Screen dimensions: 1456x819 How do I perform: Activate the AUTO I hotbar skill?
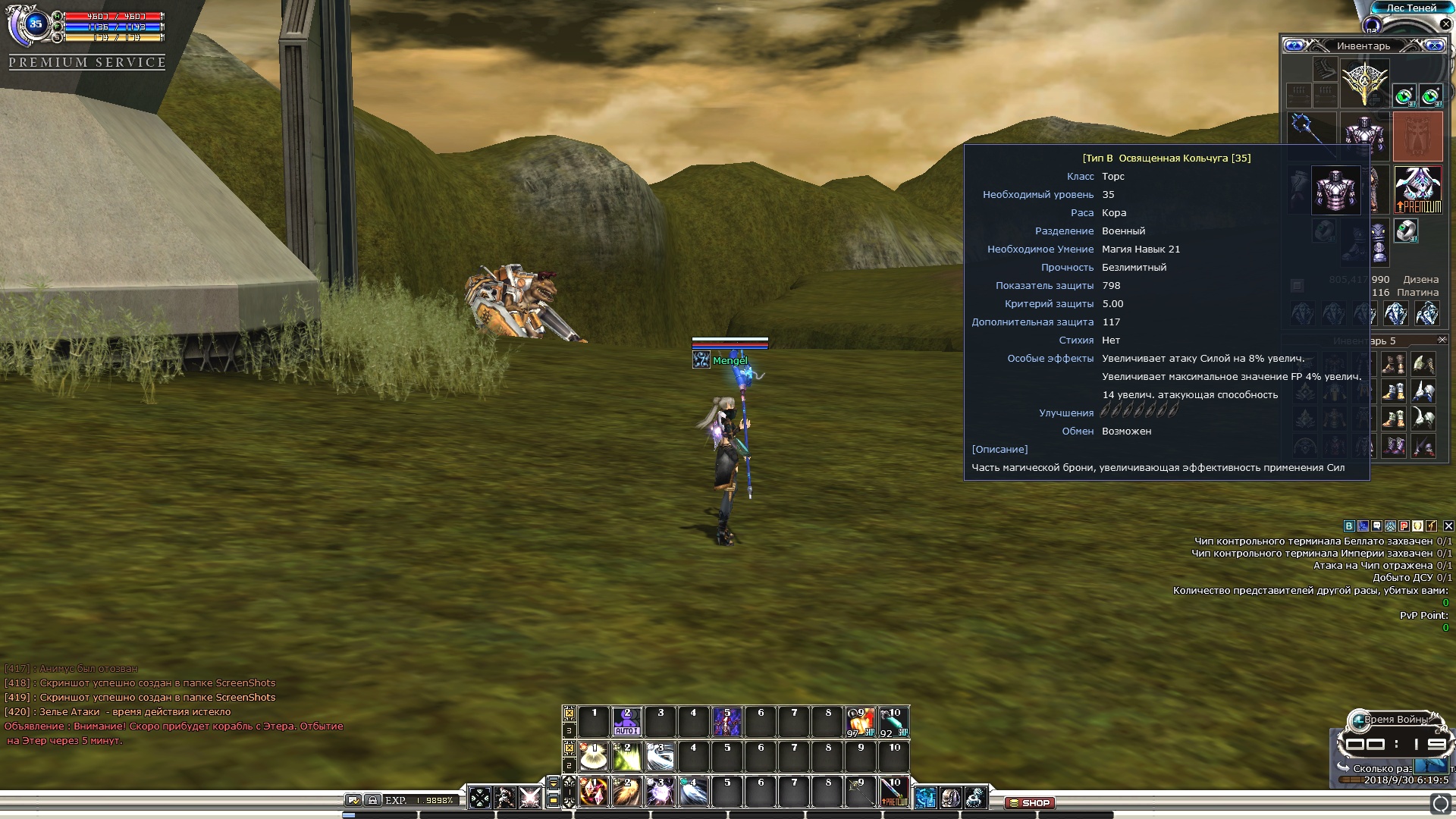[x=626, y=722]
